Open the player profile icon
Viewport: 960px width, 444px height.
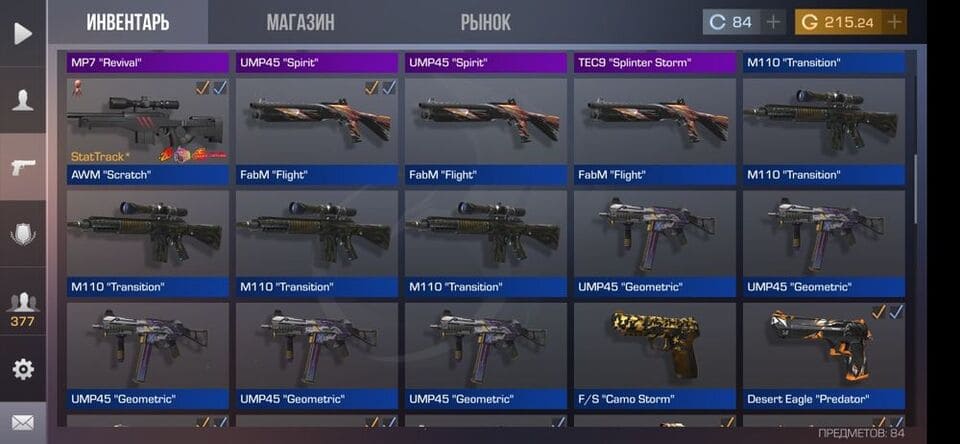22,100
